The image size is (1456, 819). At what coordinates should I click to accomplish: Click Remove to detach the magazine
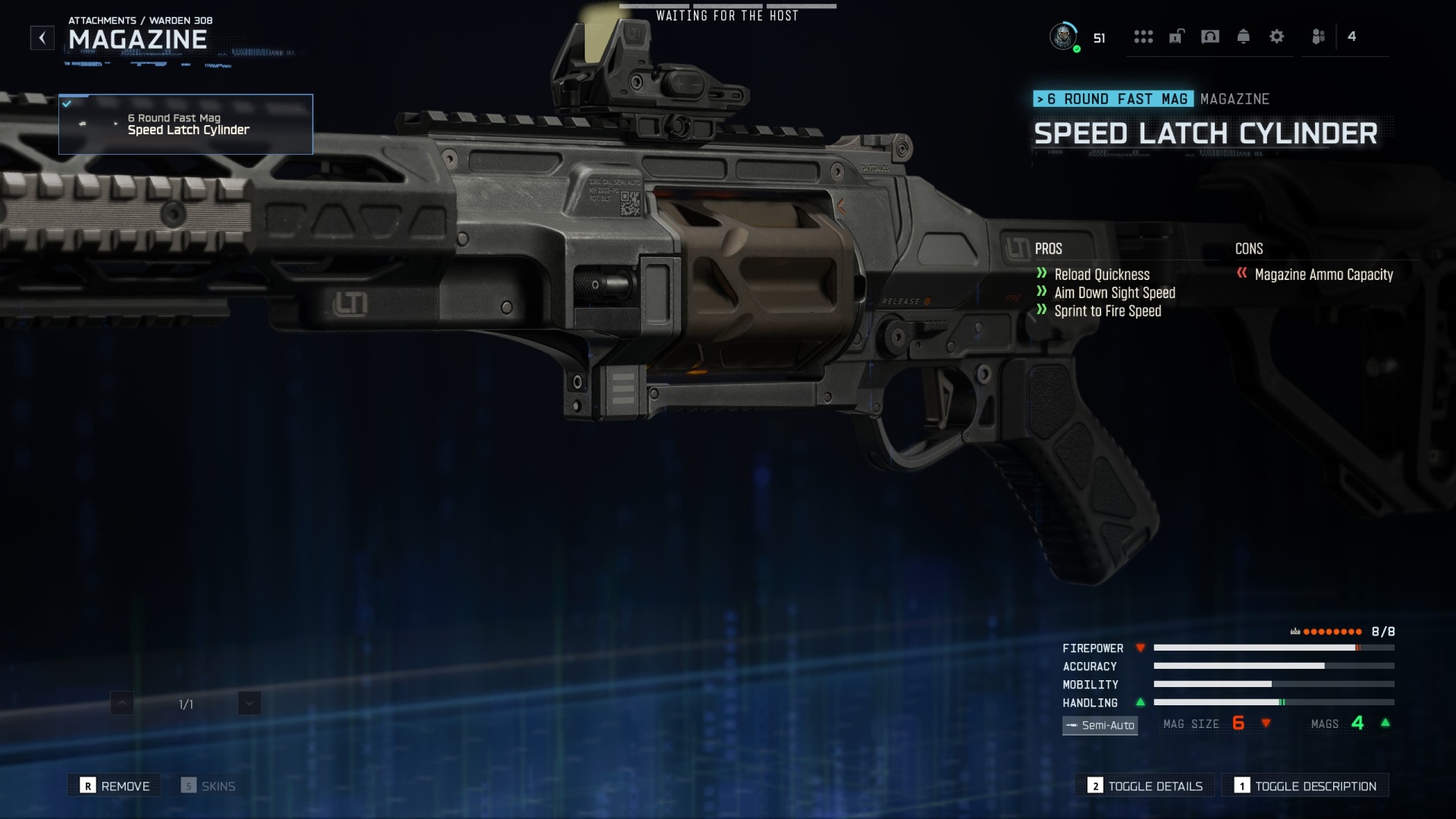114,786
